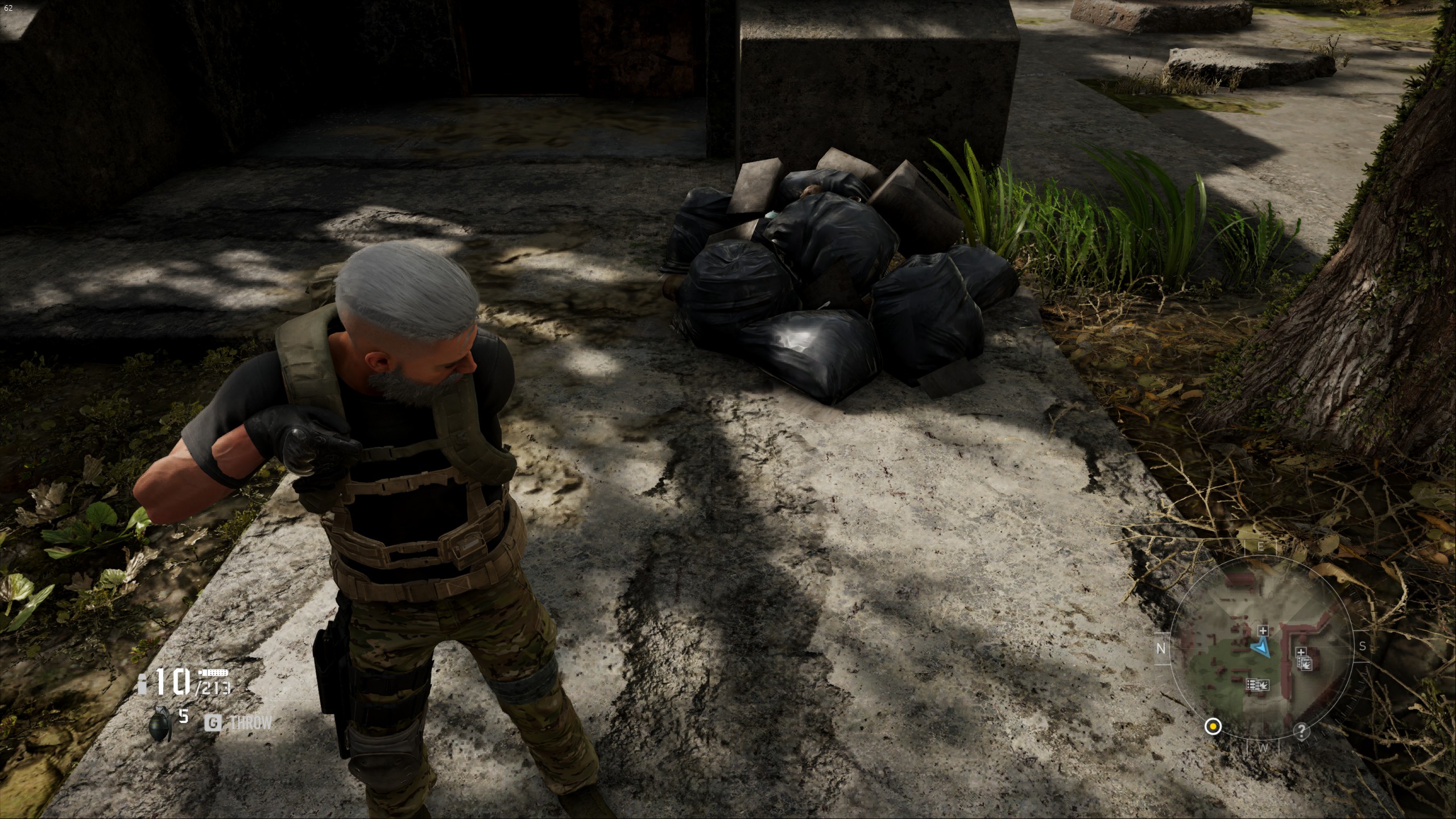Click the question mark marker on minimap
The width and height of the screenshot is (1456, 819).
coord(1302,731)
